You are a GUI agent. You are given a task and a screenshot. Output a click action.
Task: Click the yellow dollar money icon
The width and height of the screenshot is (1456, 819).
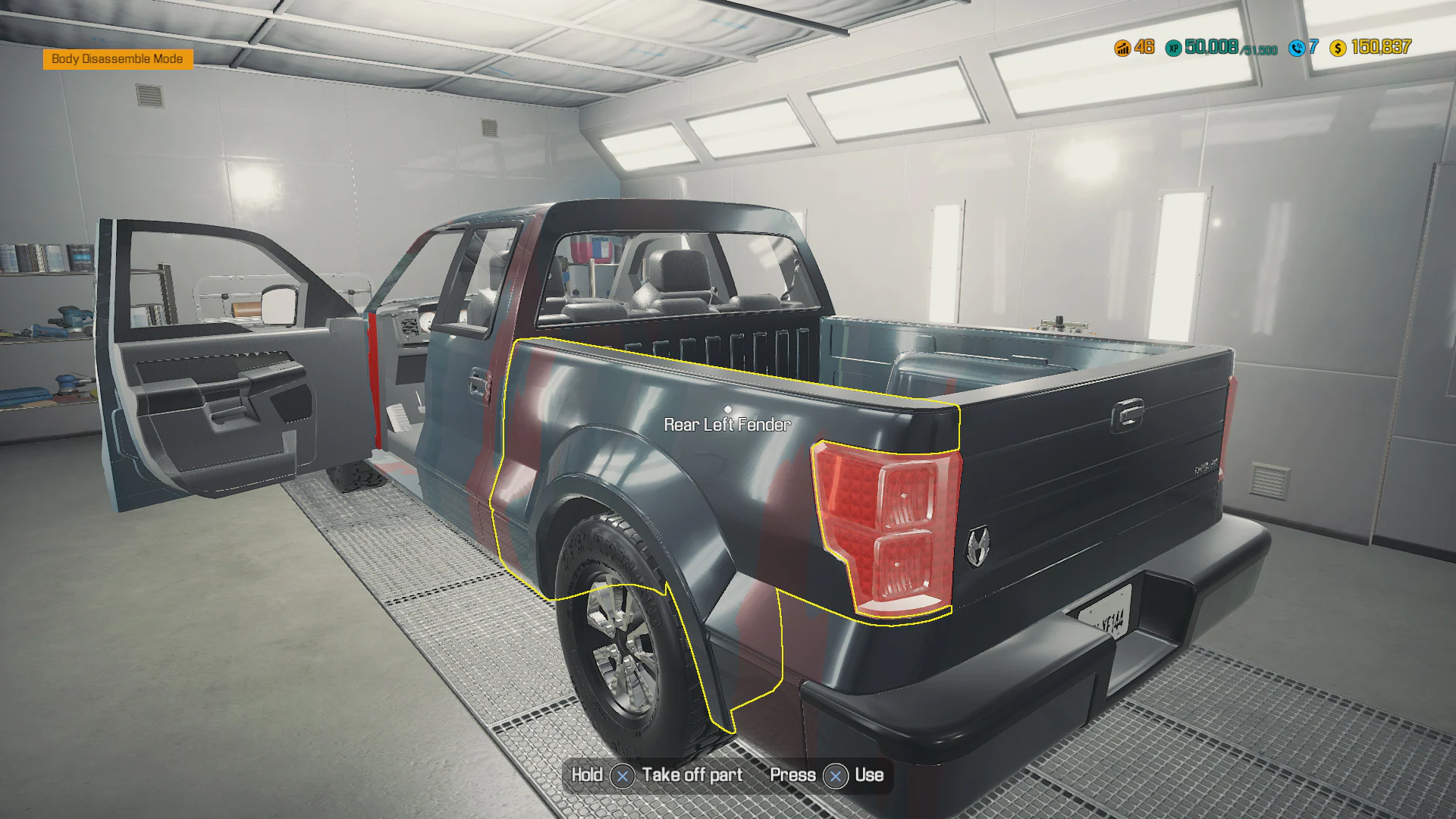click(1338, 48)
